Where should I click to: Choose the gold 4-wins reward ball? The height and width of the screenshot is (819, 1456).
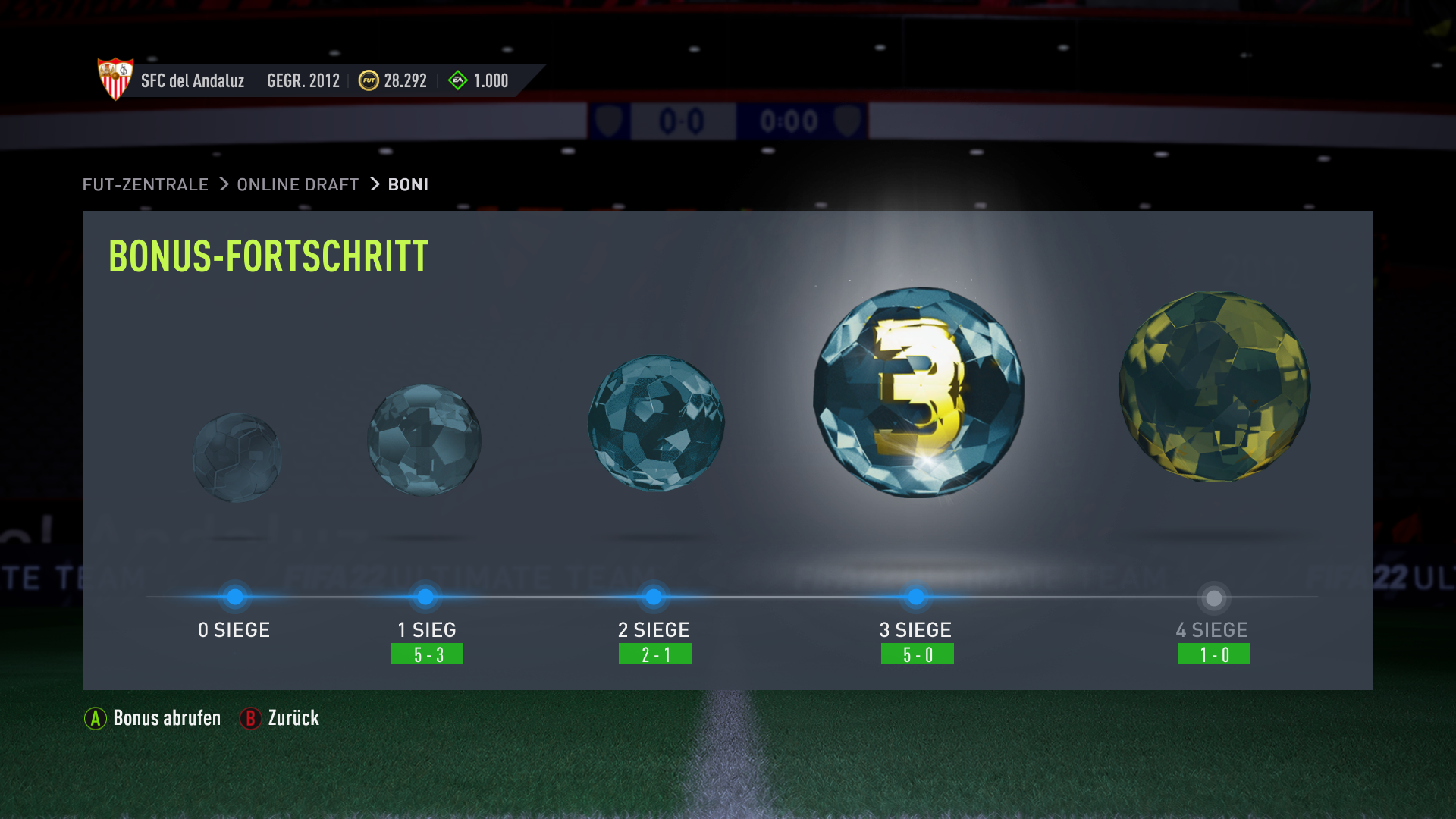(1214, 387)
